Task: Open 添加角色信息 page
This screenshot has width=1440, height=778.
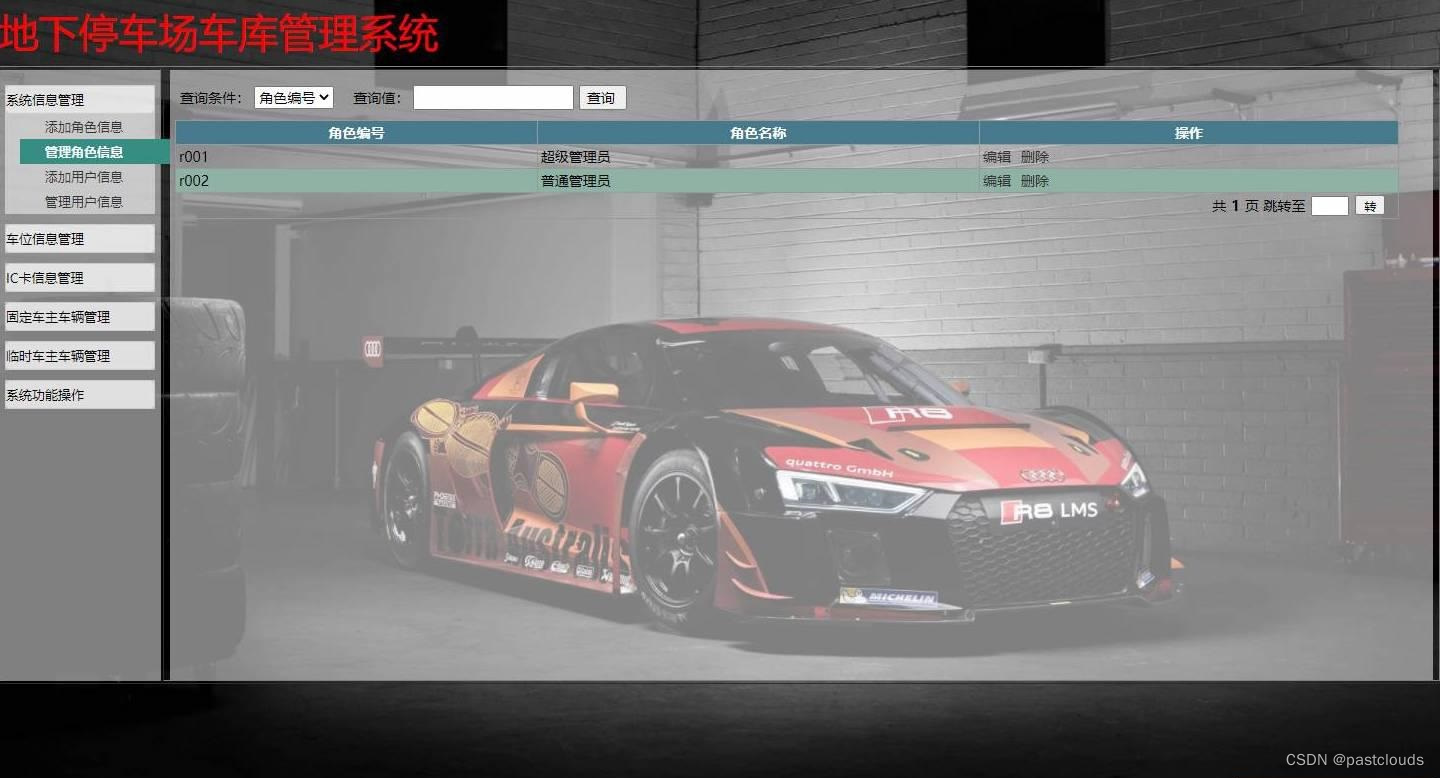Action: pos(84,127)
